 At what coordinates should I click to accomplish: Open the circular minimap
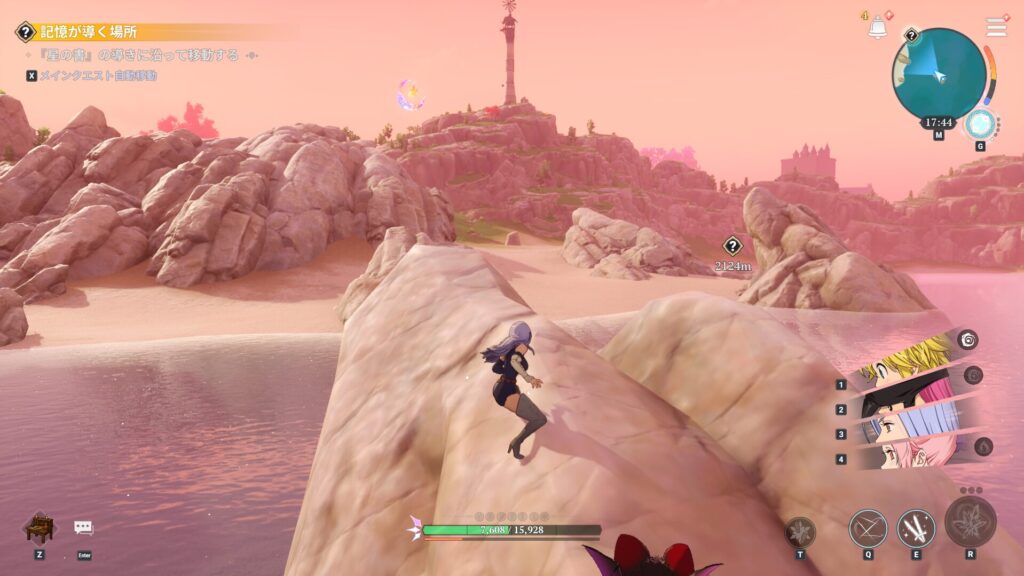(x=938, y=73)
